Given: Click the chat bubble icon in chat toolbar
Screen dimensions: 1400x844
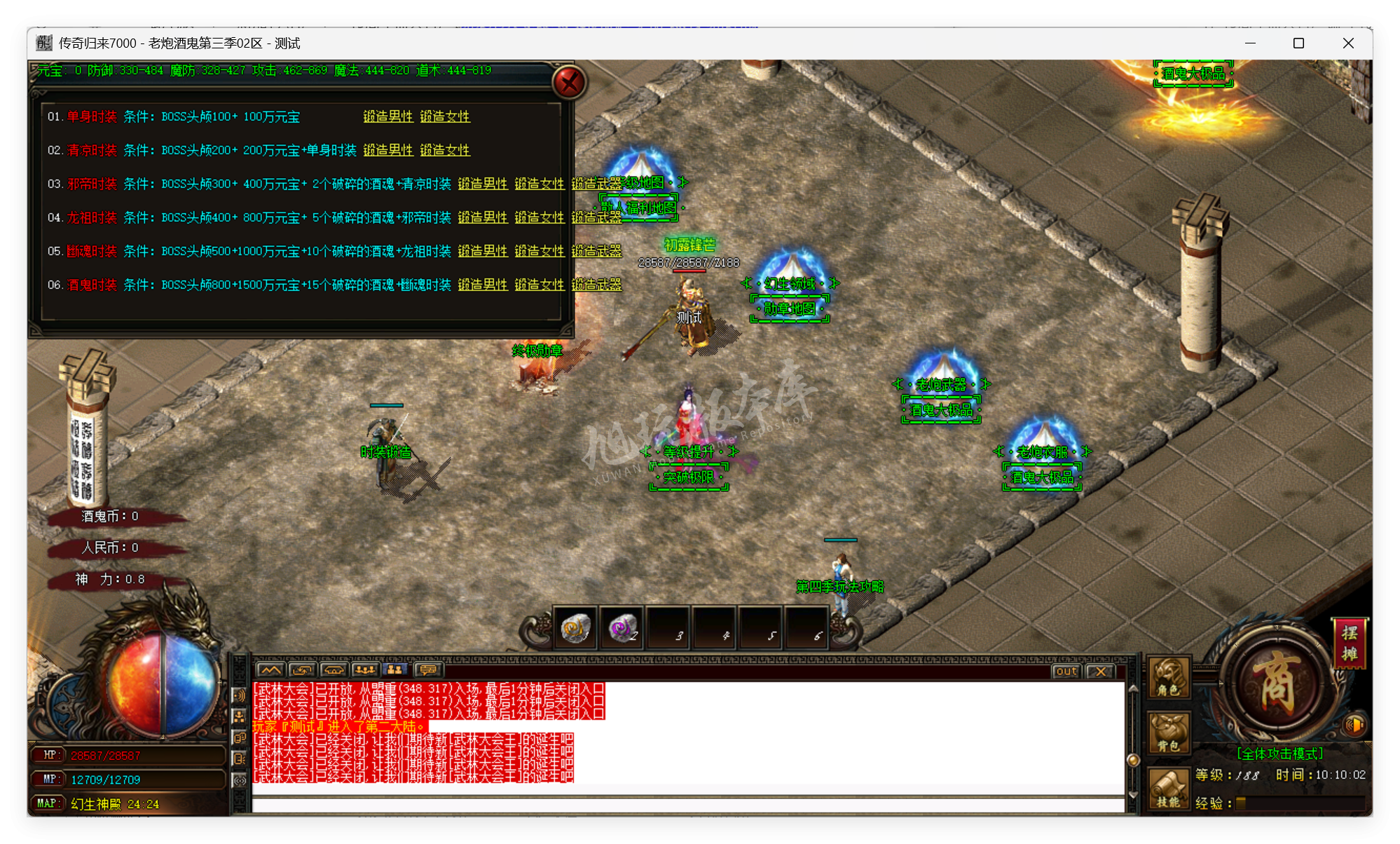Looking at the screenshot, I should click(x=427, y=671).
